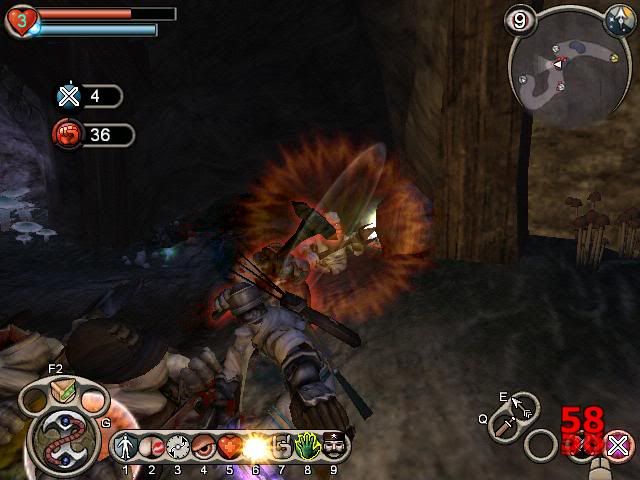The image size is (640, 480).
Task: Equip the ranged arrow weapon icon
Action: [523, 406]
